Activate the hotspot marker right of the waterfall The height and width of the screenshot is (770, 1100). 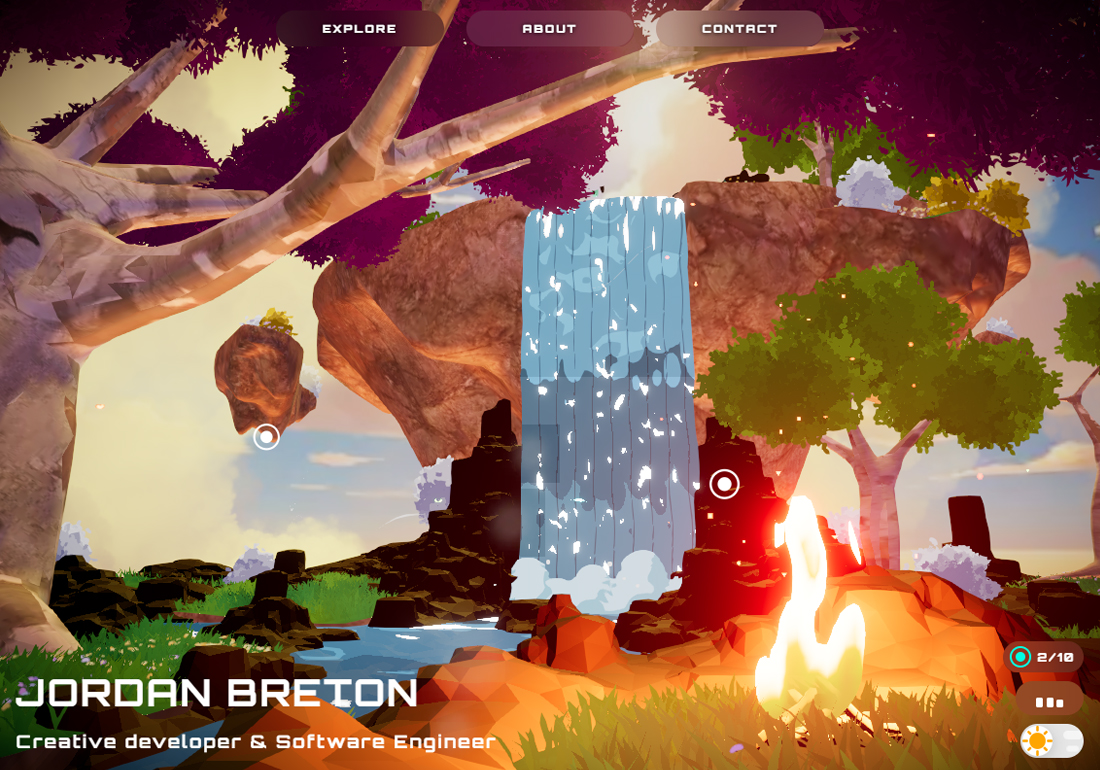[724, 484]
